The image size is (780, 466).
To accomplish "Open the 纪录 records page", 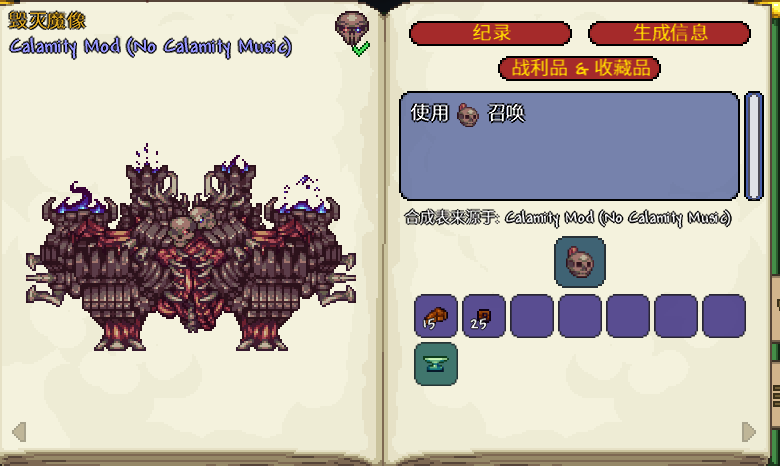I will click(490, 33).
